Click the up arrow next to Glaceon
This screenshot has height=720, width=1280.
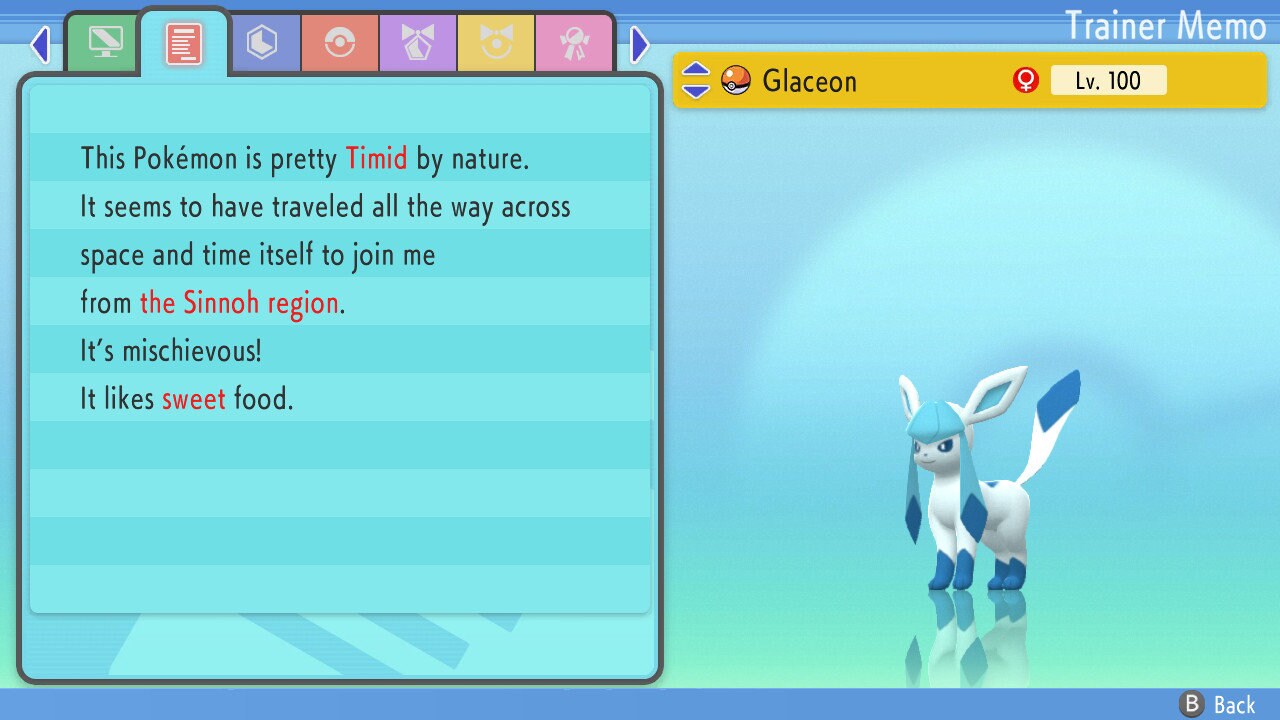(696, 70)
